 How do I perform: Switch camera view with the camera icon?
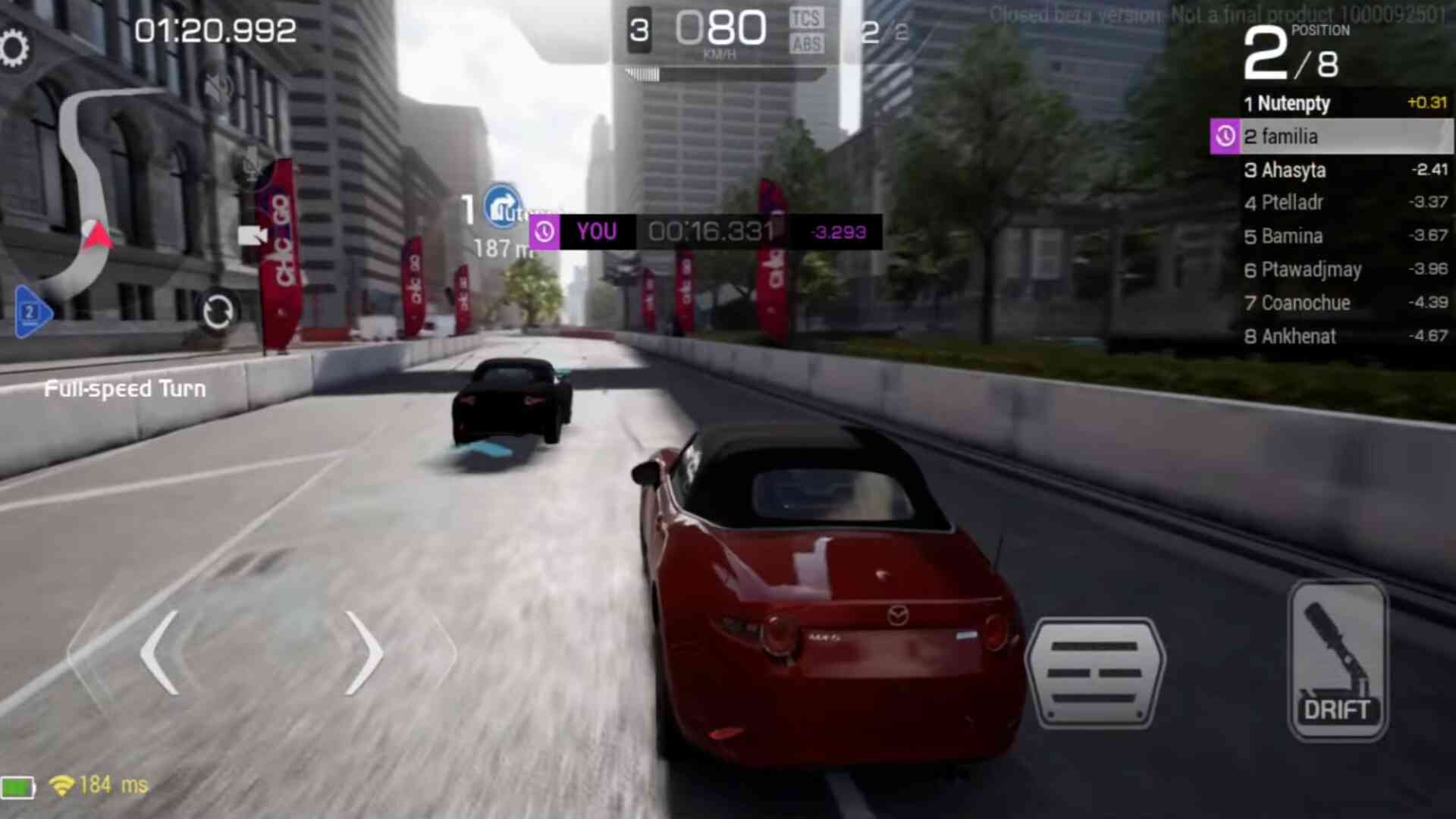click(252, 236)
